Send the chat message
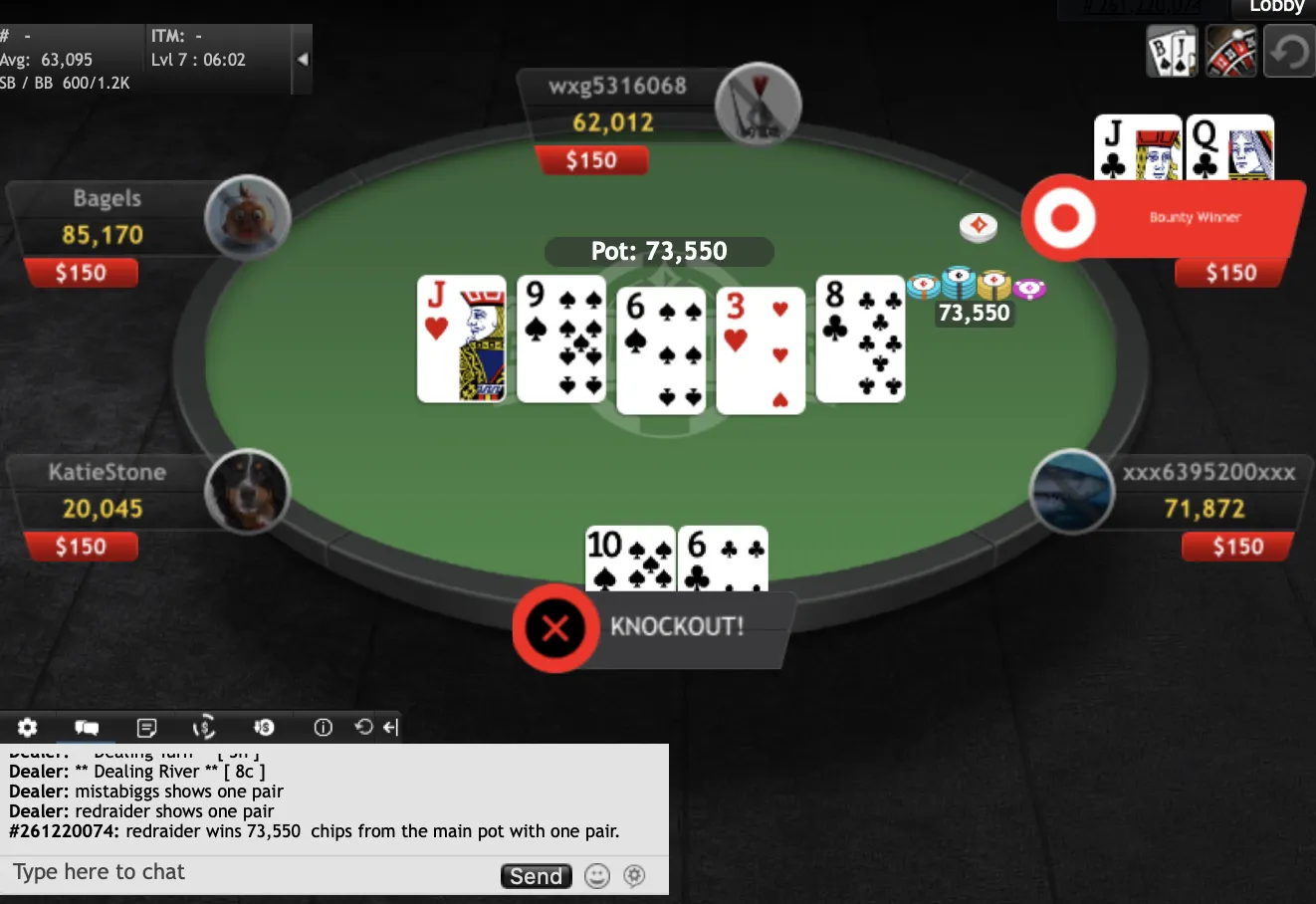The image size is (1316, 904). click(536, 876)
